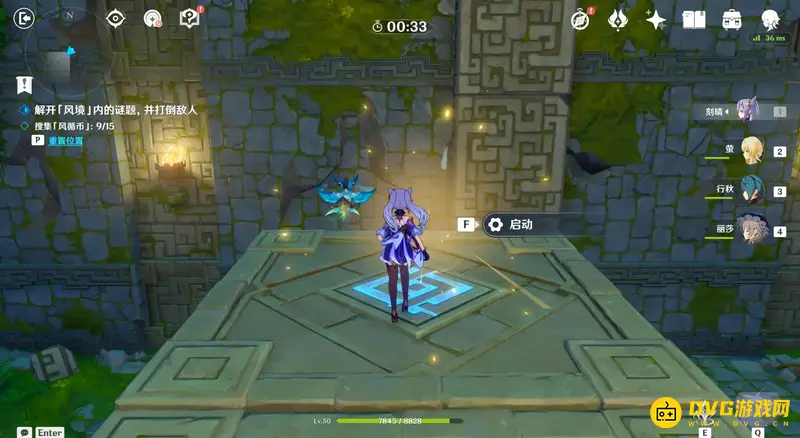Switch to party member 丽莎

[x=750, y=230]
